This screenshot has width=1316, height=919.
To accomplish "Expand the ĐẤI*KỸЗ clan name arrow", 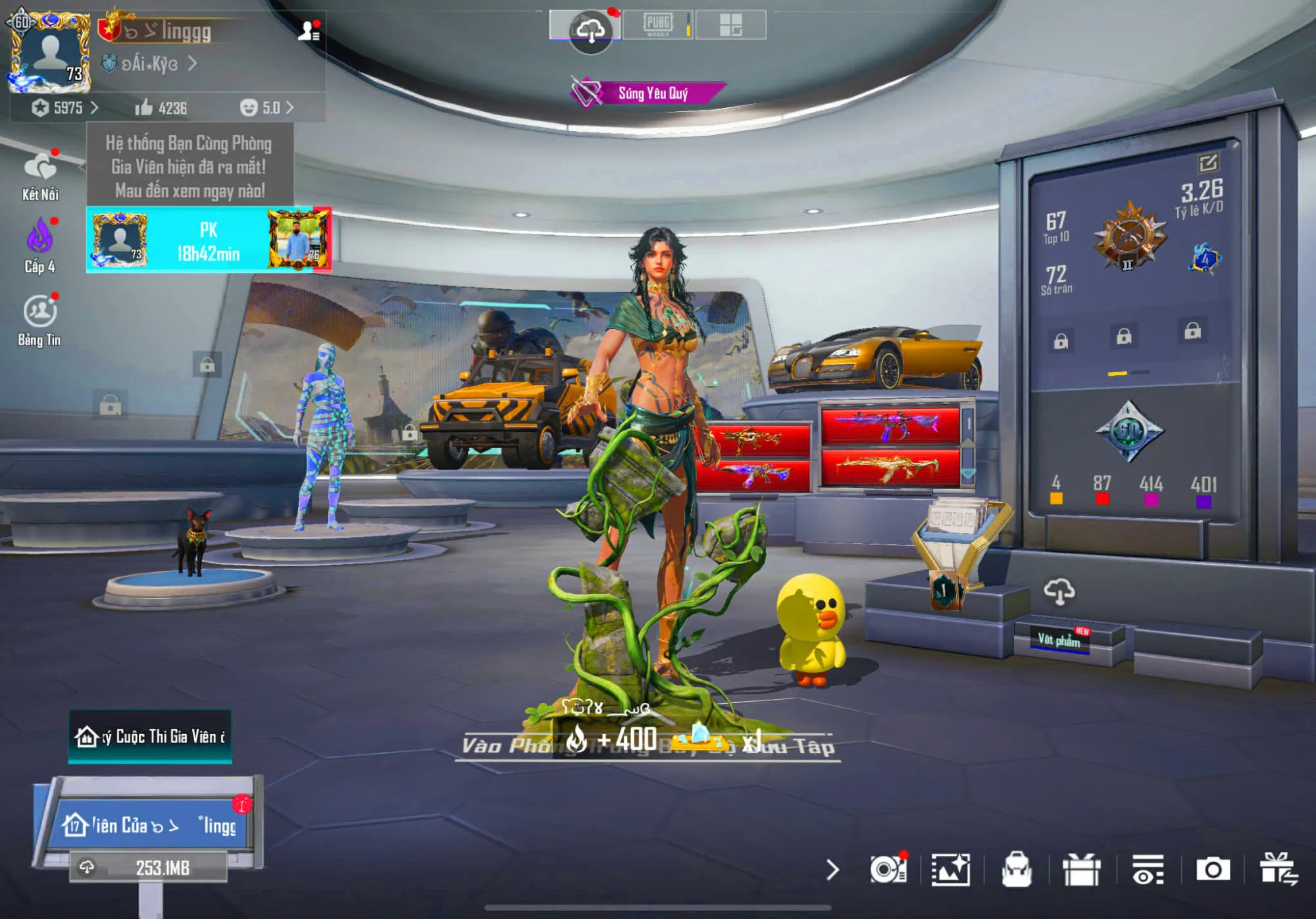I will [x=193, y=65].
